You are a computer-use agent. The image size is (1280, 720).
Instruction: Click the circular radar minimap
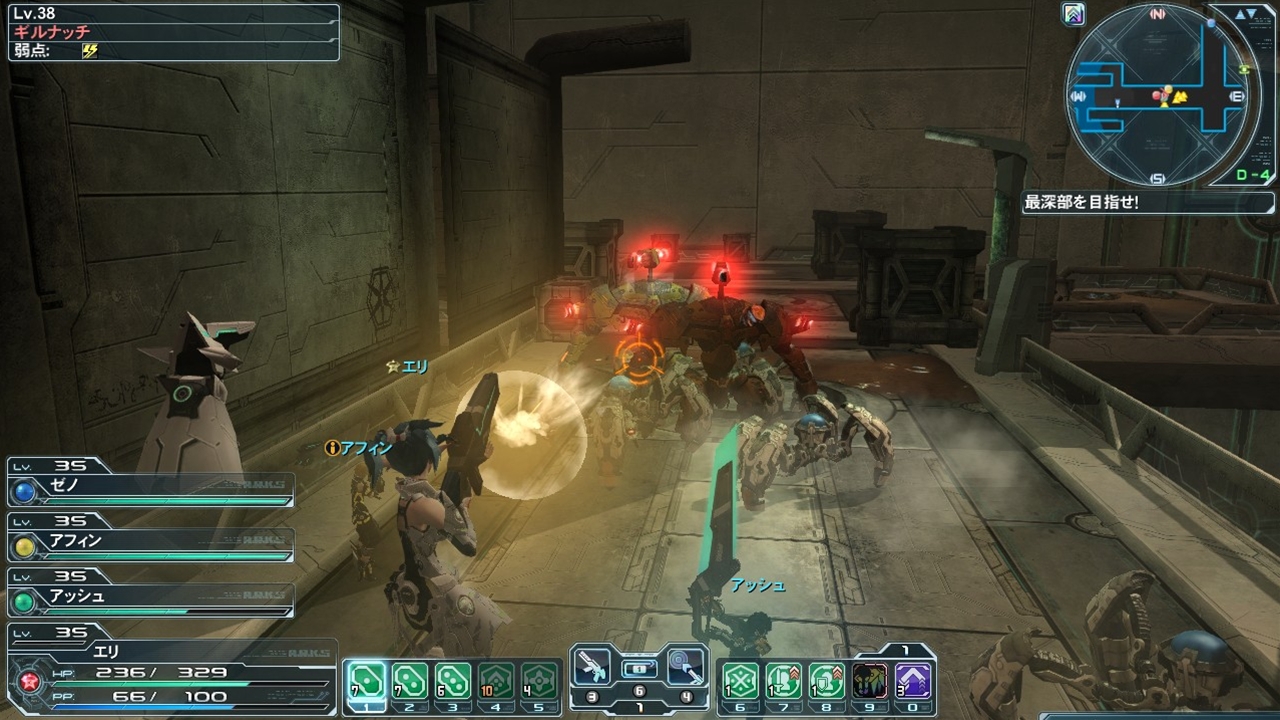1158,97
